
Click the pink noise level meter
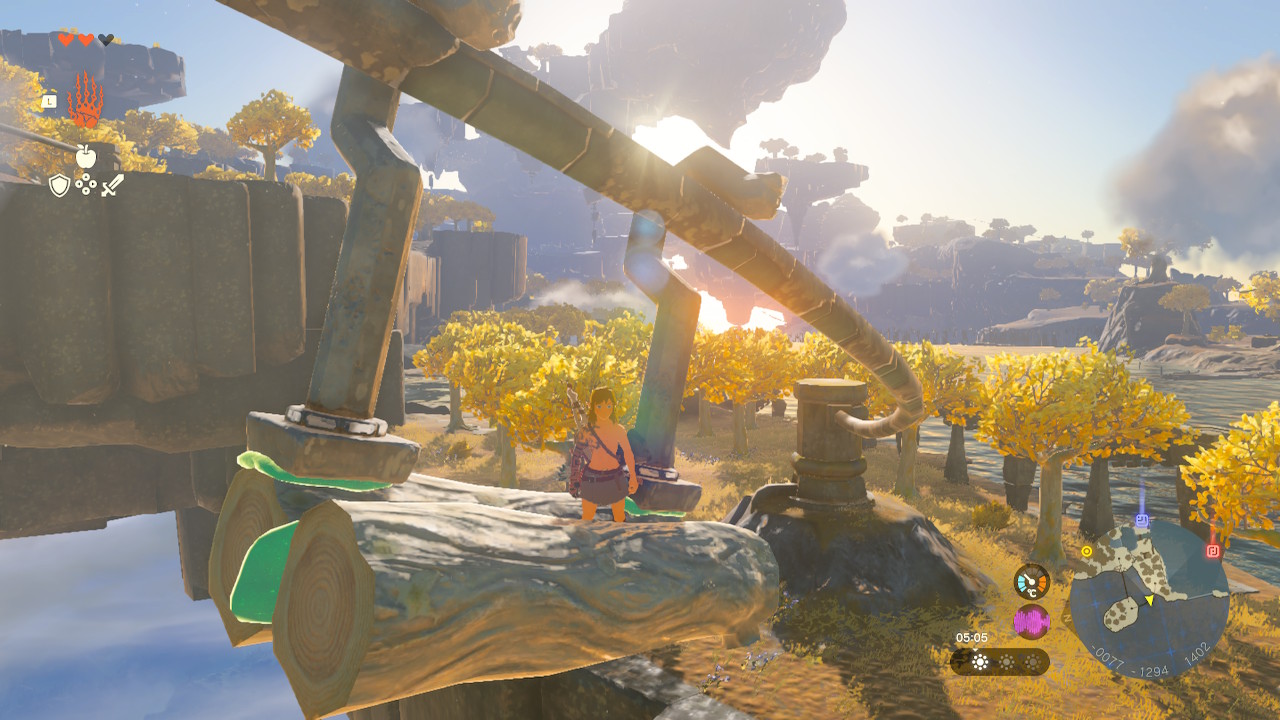[1031, 621]
